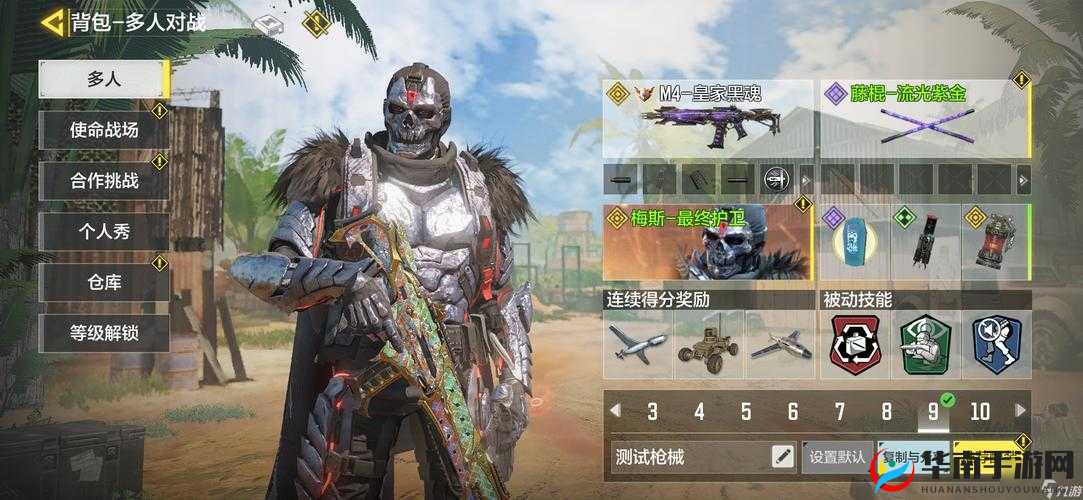Switch to loadout number 5

click(x=746, y=411)
